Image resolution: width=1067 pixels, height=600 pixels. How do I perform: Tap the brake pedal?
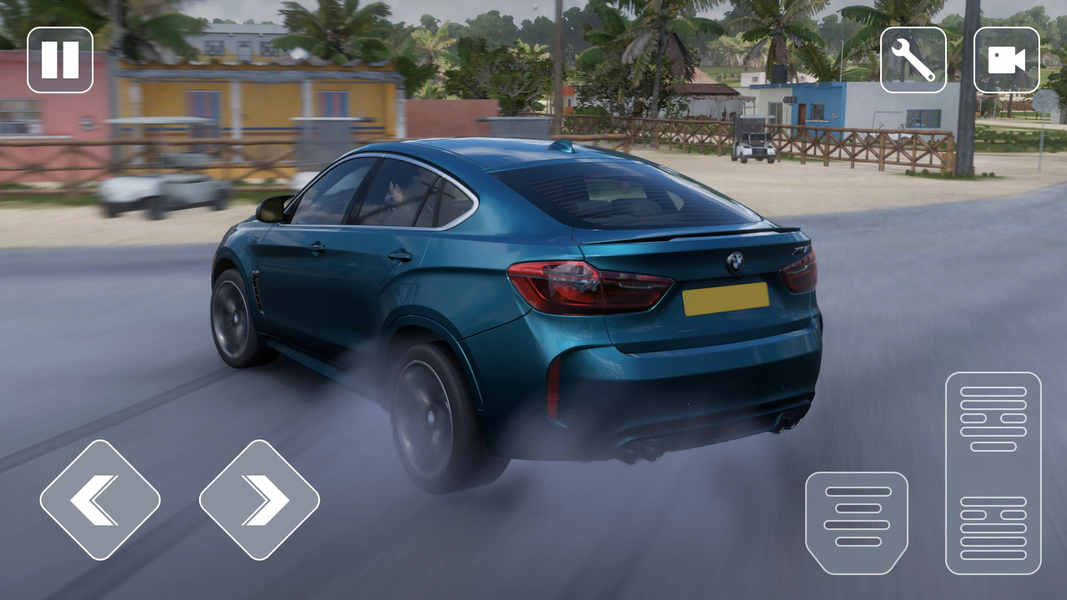tap(857, 523)
